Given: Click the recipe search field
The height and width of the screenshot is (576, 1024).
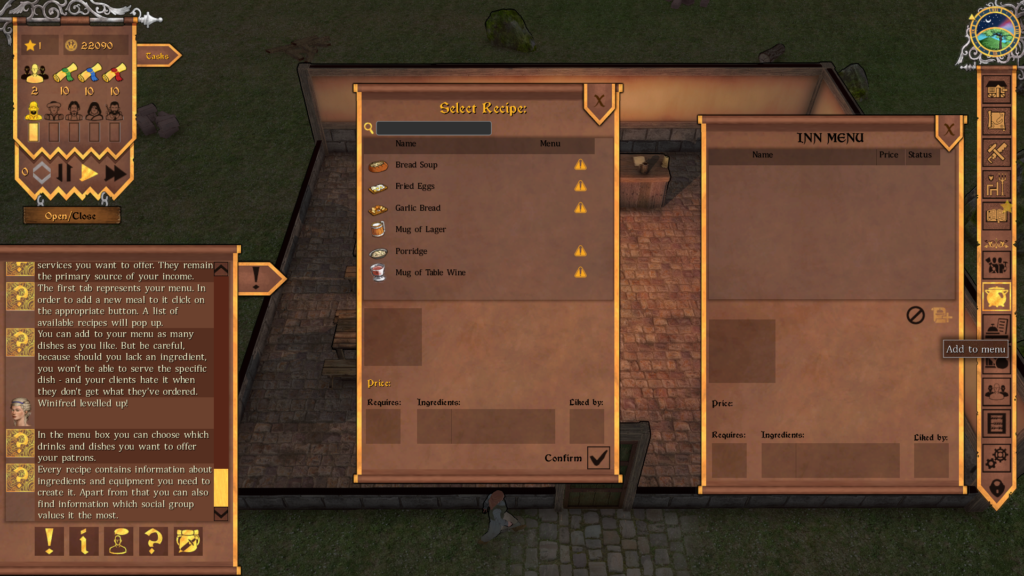Looking at the screenshot, I should coord(434,128).
